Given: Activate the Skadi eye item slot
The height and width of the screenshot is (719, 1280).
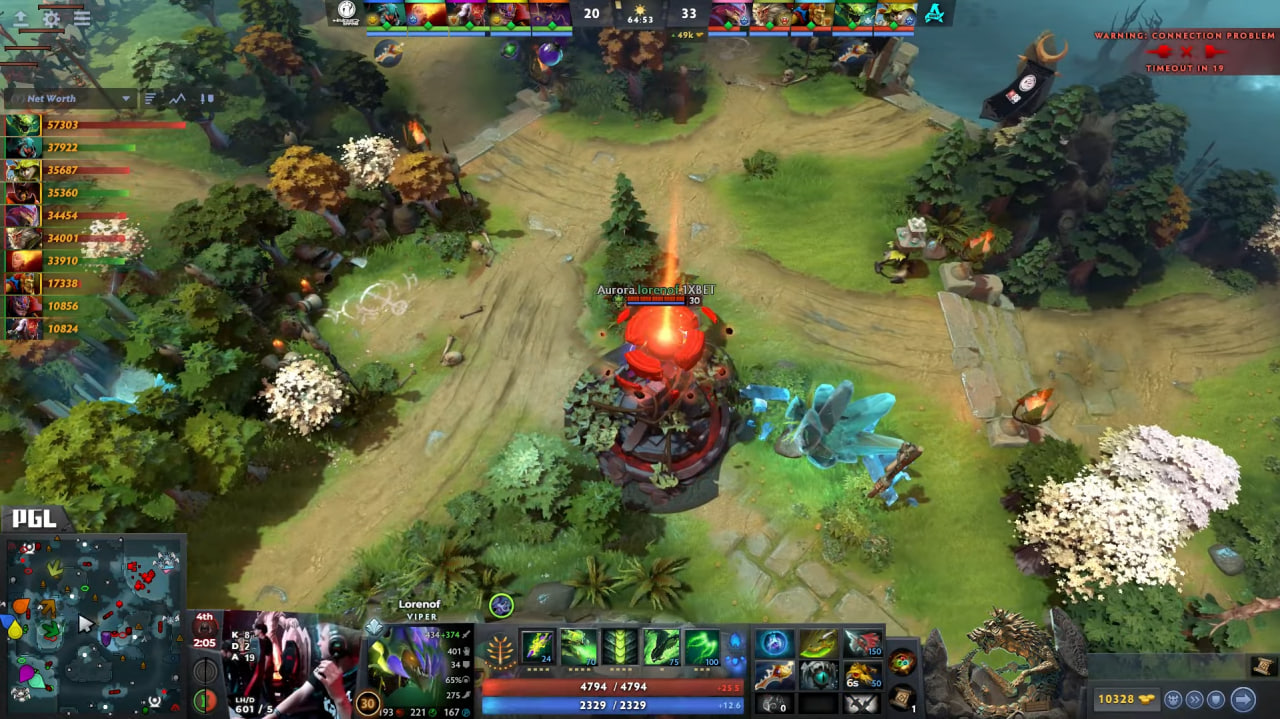Looking at the screenshot, I should click(x=818, y=675).
